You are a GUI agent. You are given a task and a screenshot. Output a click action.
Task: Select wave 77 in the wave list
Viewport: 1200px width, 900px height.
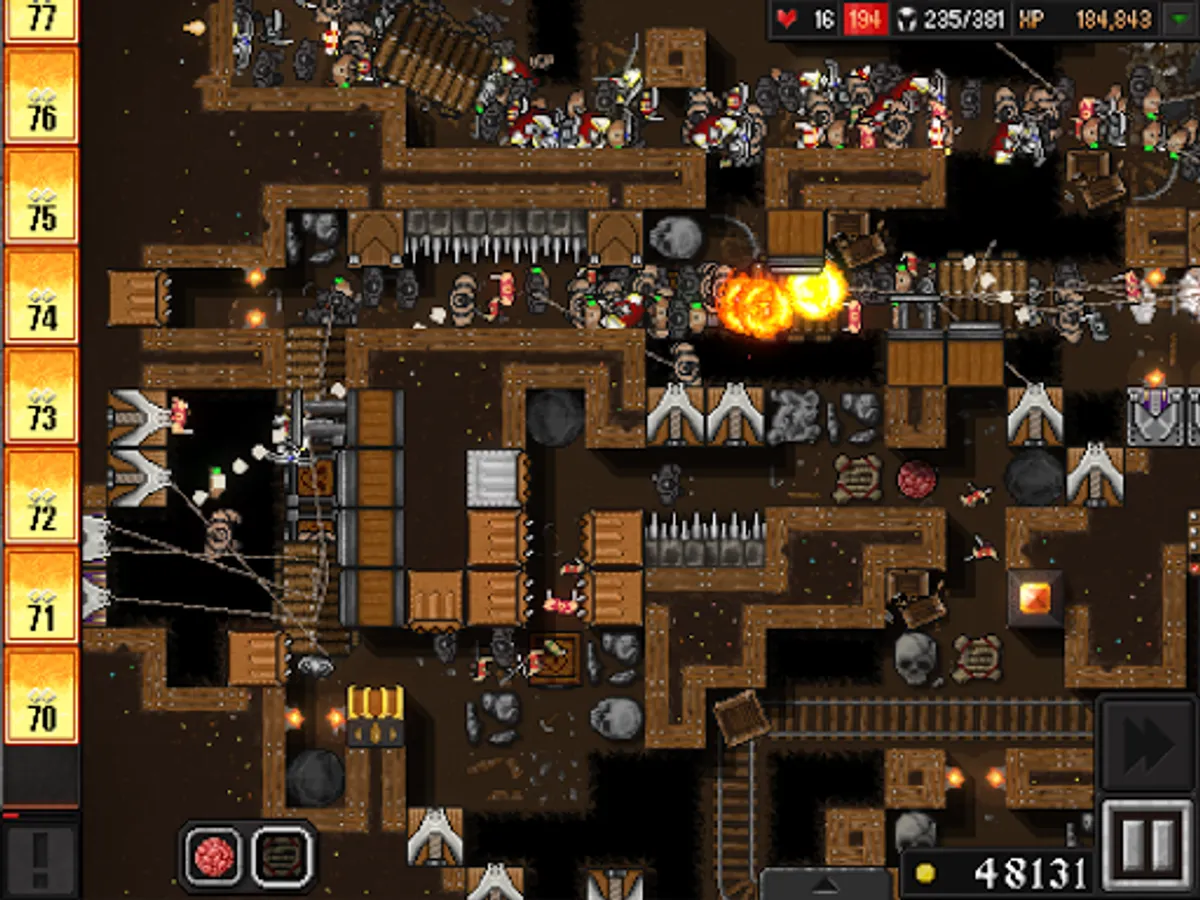tap(41, 20)
